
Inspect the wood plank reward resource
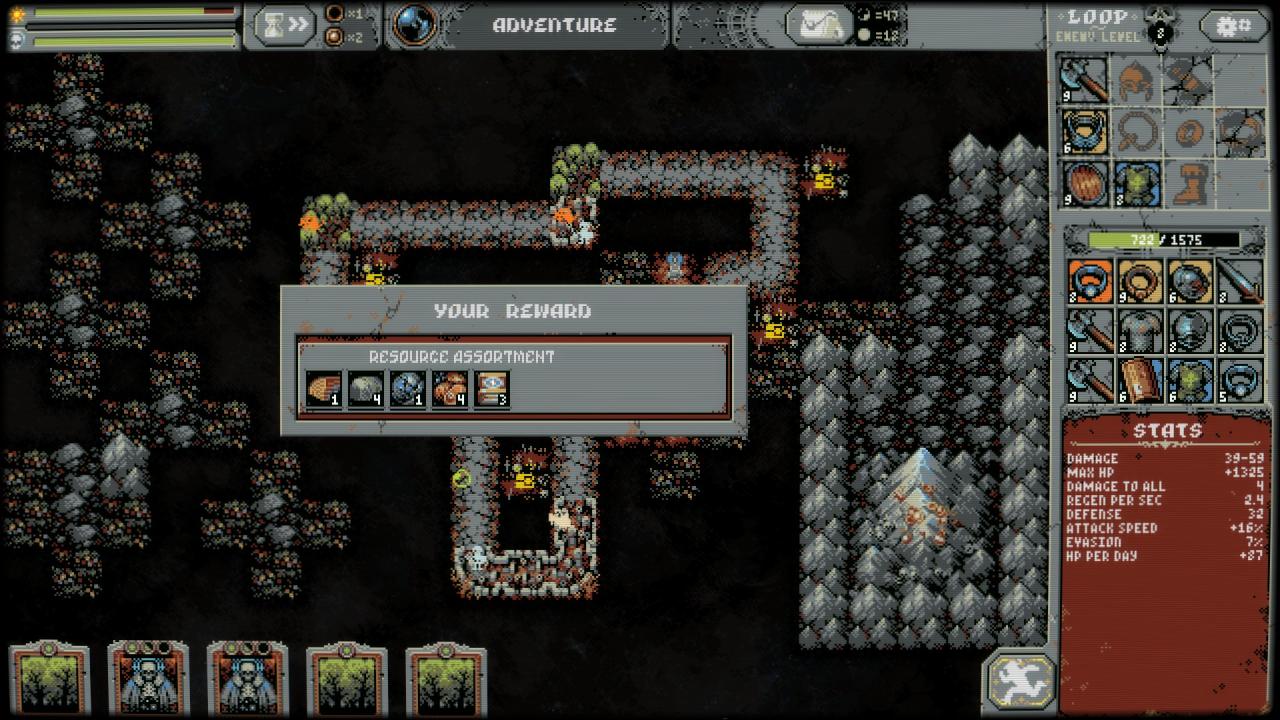click(x=323, y=389)
